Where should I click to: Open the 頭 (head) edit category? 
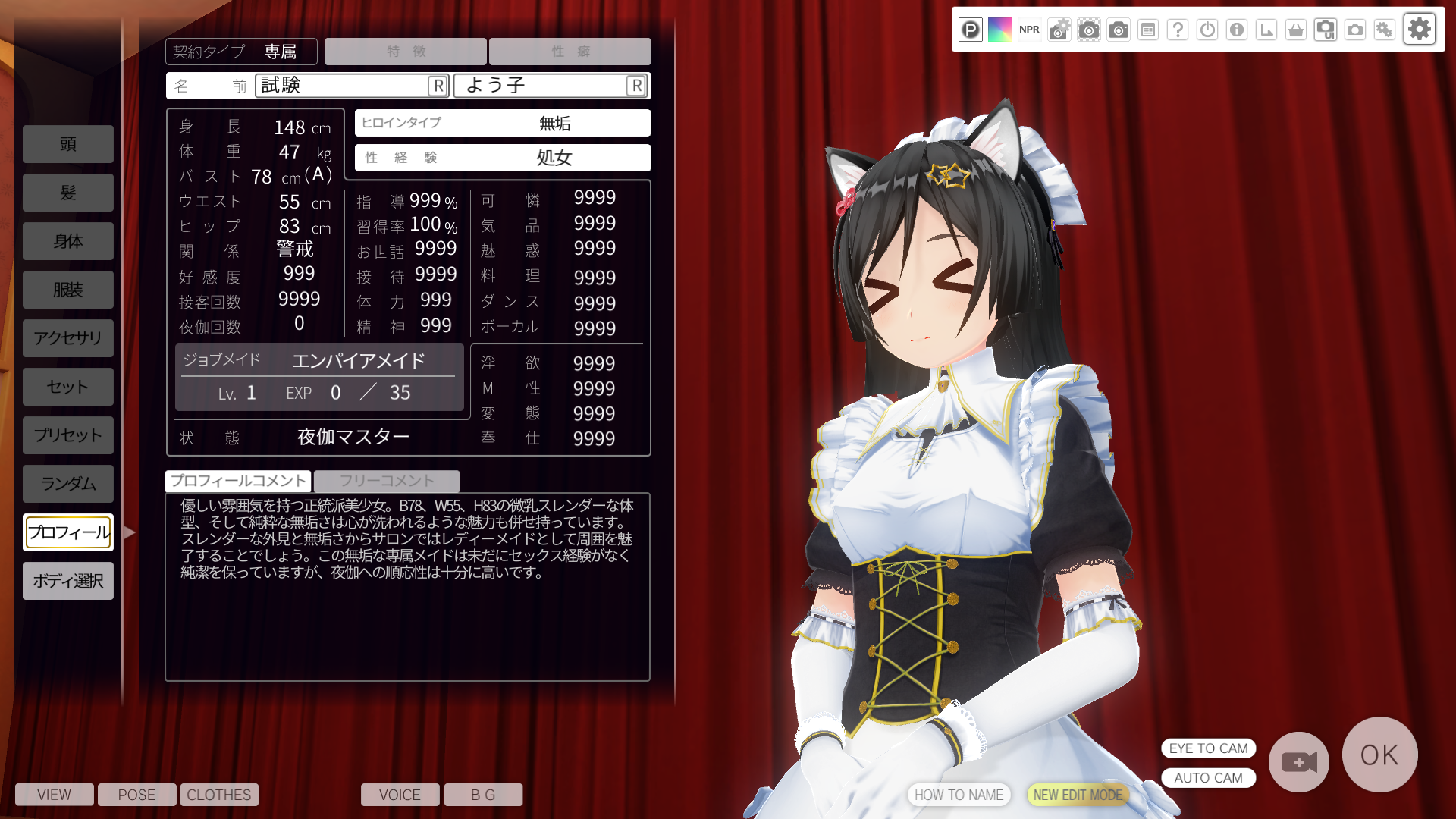68,144
